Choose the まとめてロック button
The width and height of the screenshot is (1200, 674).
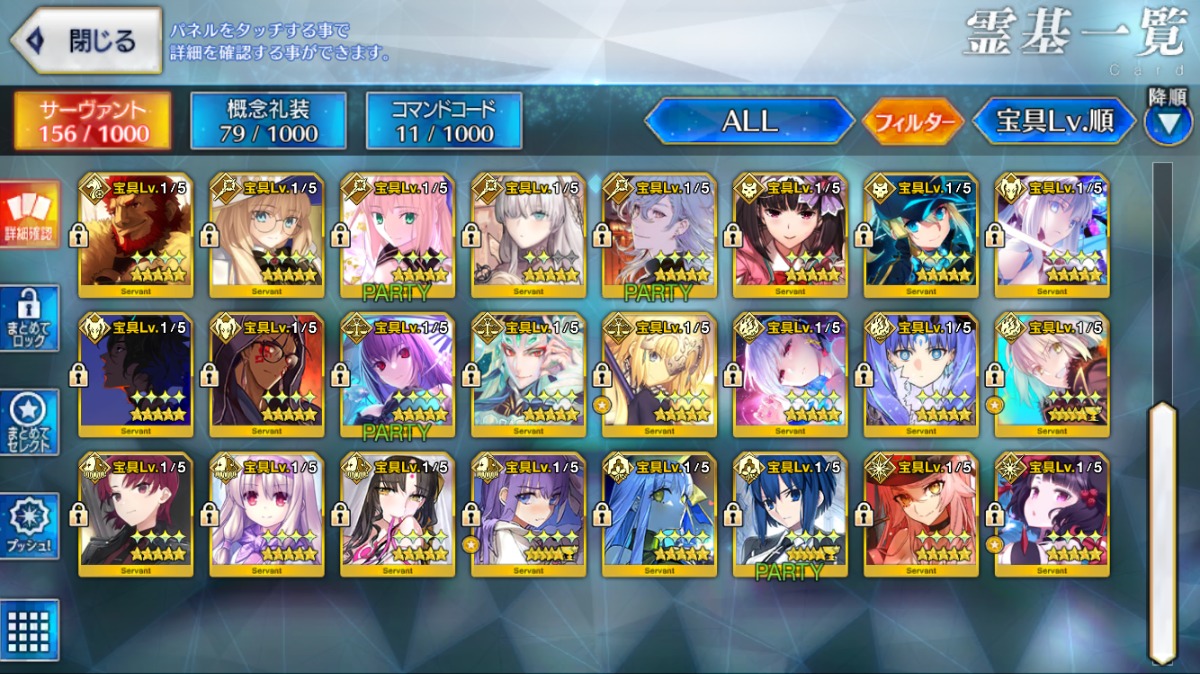click(x=30, y=319)
